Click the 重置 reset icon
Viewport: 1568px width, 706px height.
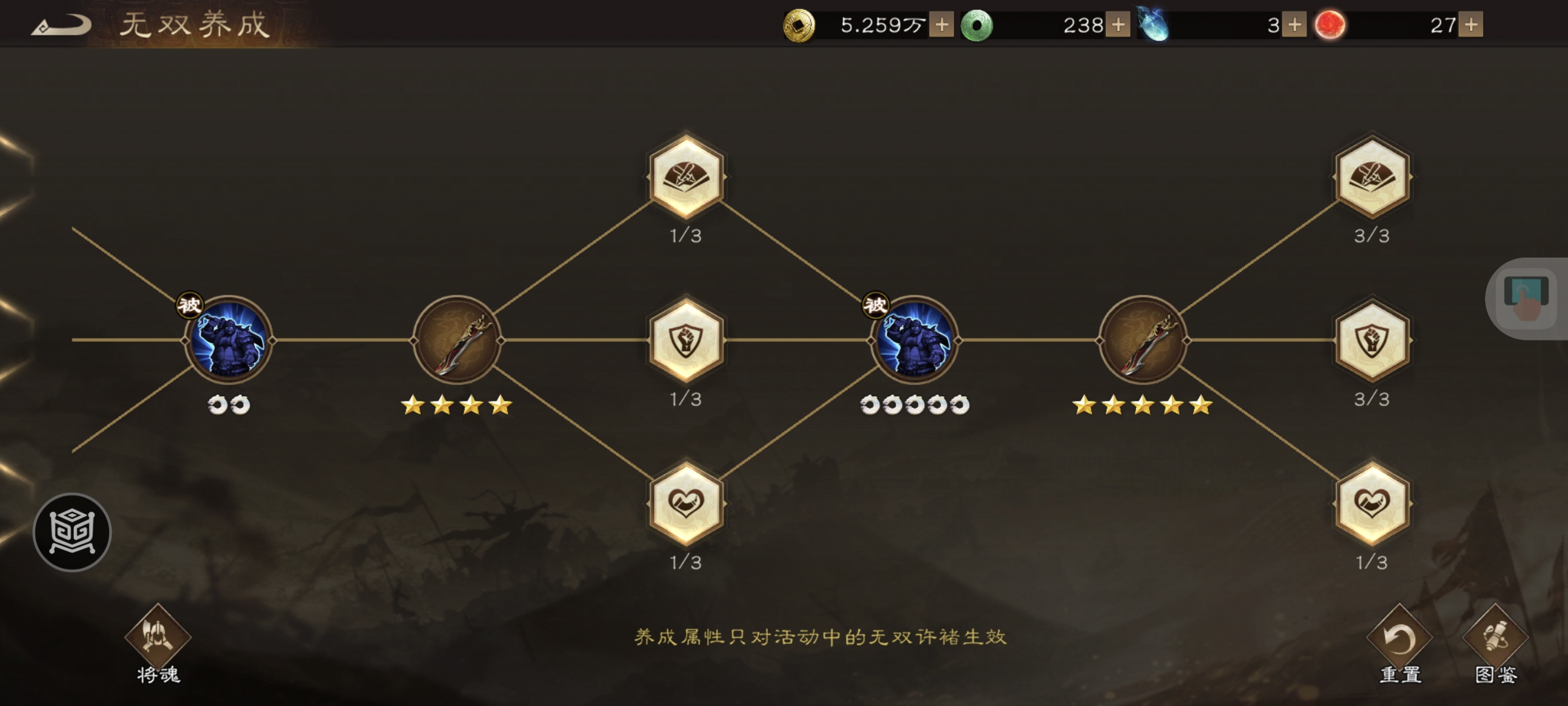point(1398,637)
